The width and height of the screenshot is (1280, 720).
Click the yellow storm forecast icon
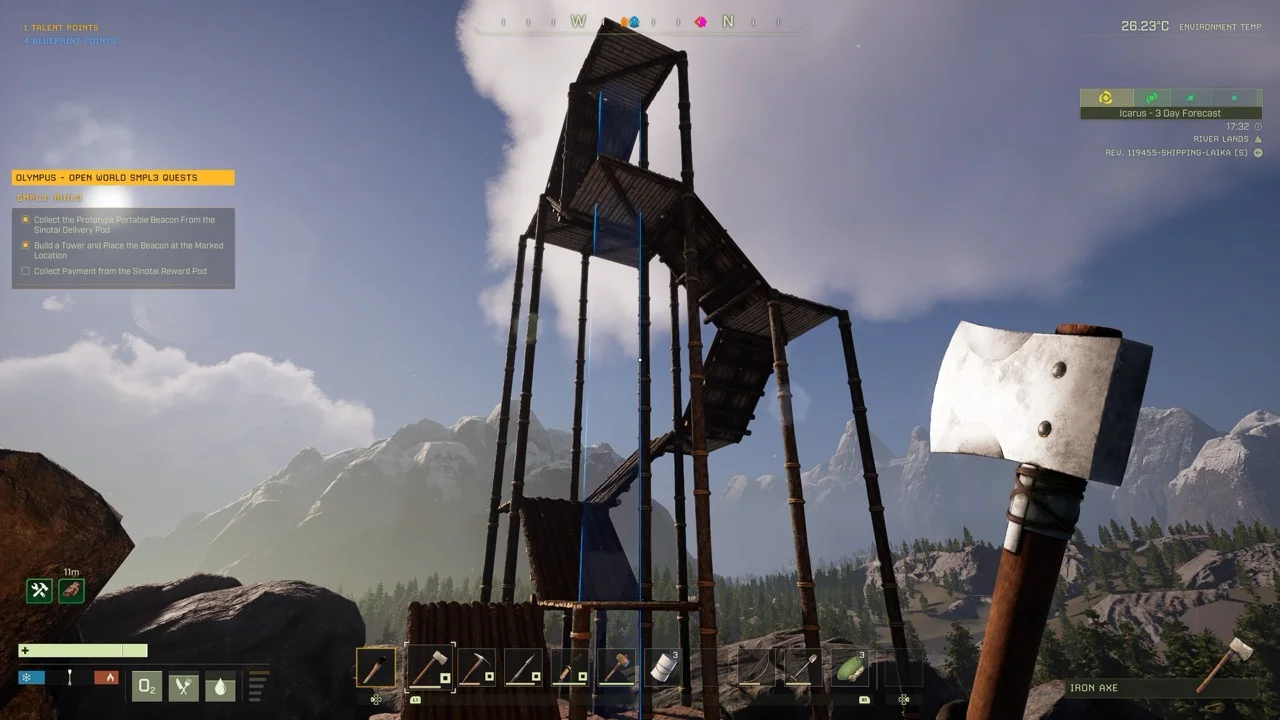tap(1106, 97)
